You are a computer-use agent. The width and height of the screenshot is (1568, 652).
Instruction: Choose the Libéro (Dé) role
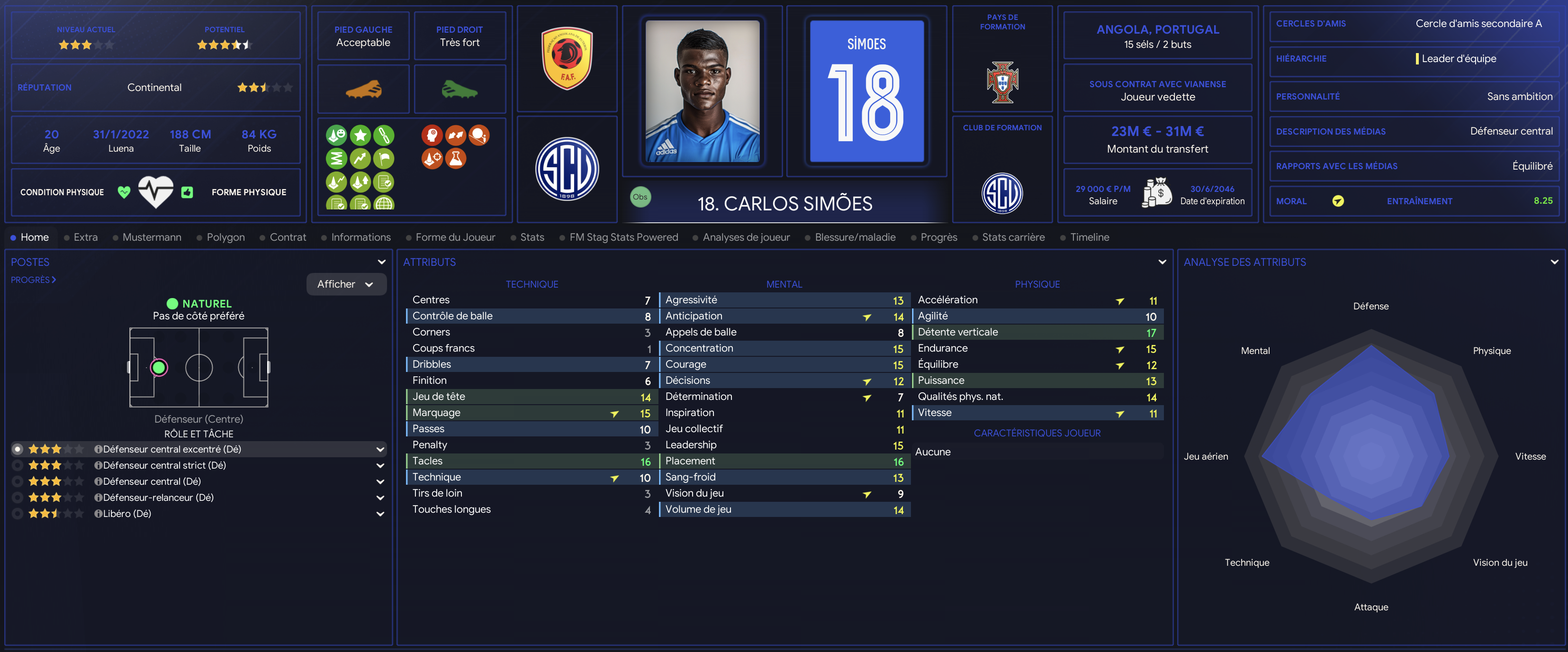tap(126, 514)
